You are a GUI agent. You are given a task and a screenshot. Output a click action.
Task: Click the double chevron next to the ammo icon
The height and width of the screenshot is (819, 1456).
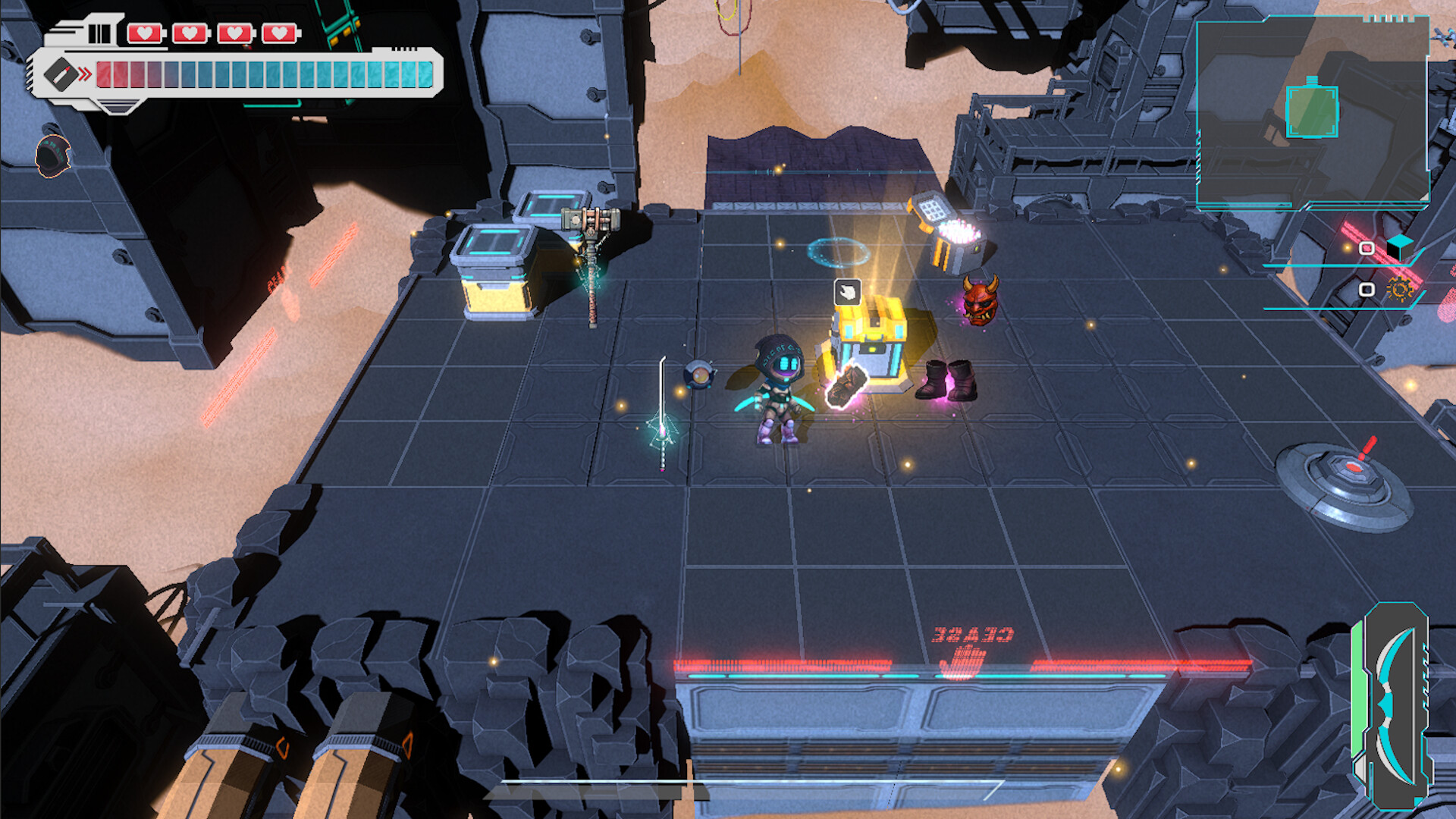pos(84,72)
